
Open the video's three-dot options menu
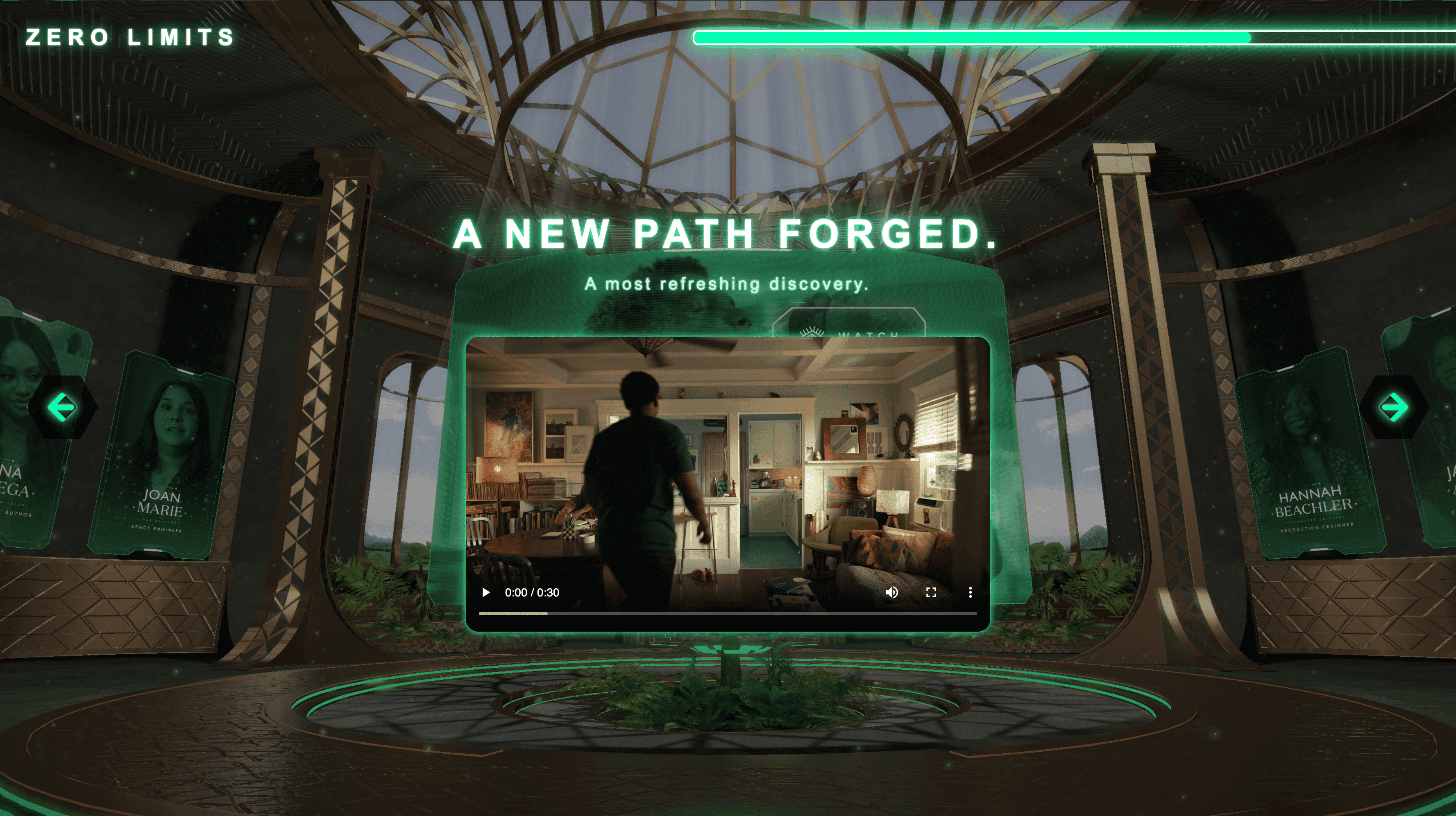(x=971, y=592)
